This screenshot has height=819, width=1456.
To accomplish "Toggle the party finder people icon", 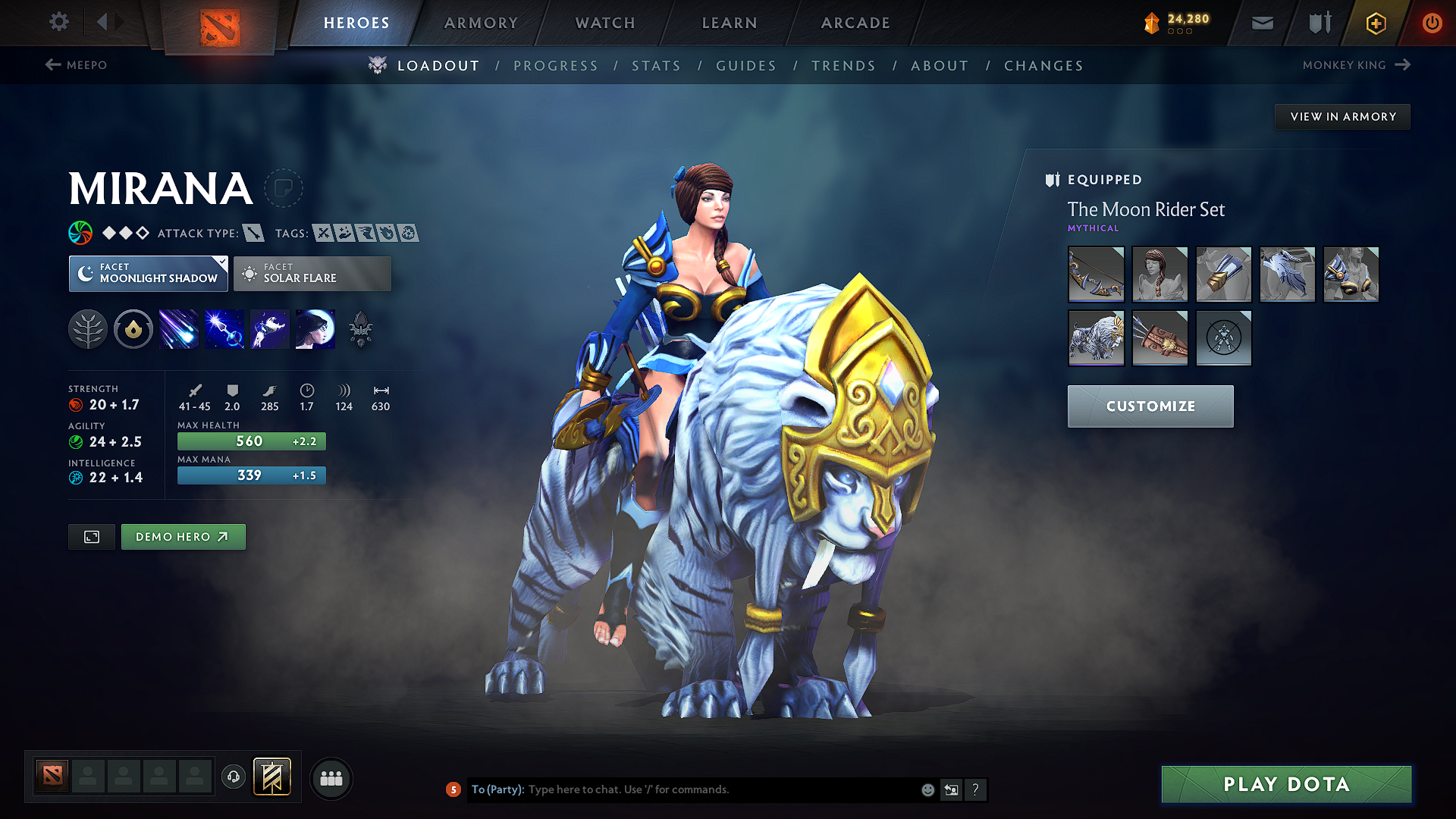I will click(x=331, y=778).
